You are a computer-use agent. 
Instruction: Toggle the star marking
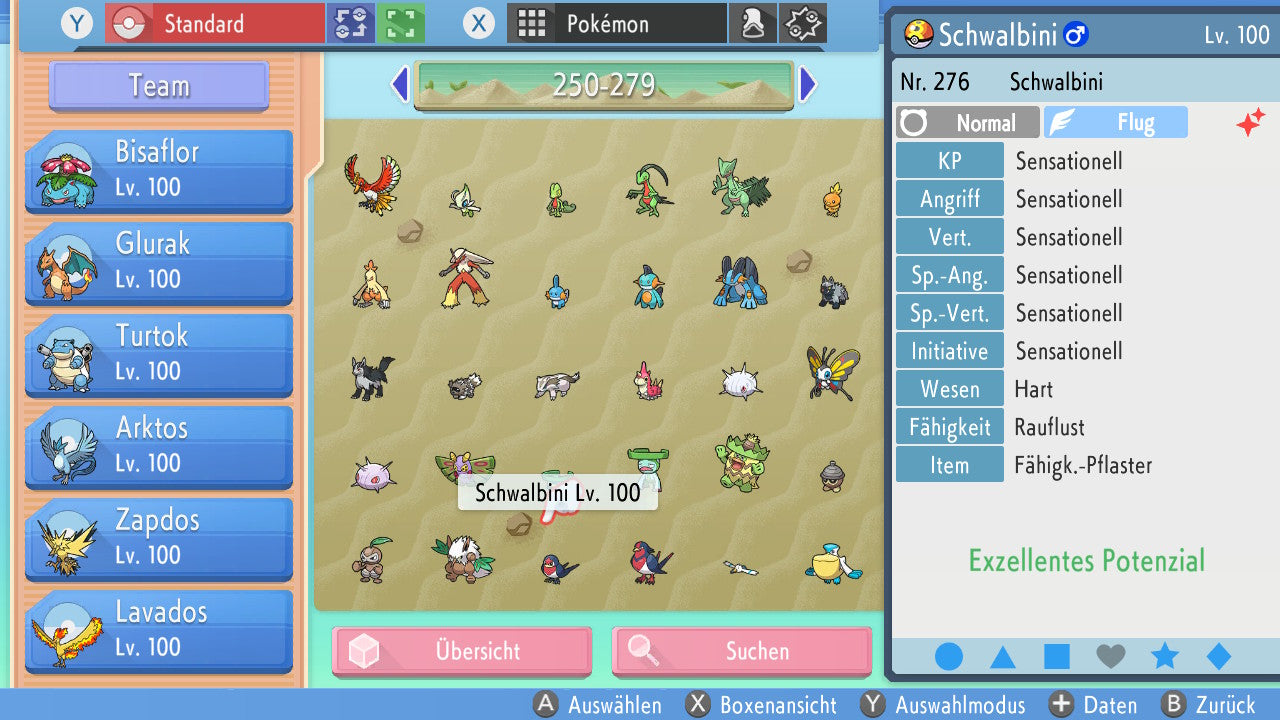pos(1165,657)
